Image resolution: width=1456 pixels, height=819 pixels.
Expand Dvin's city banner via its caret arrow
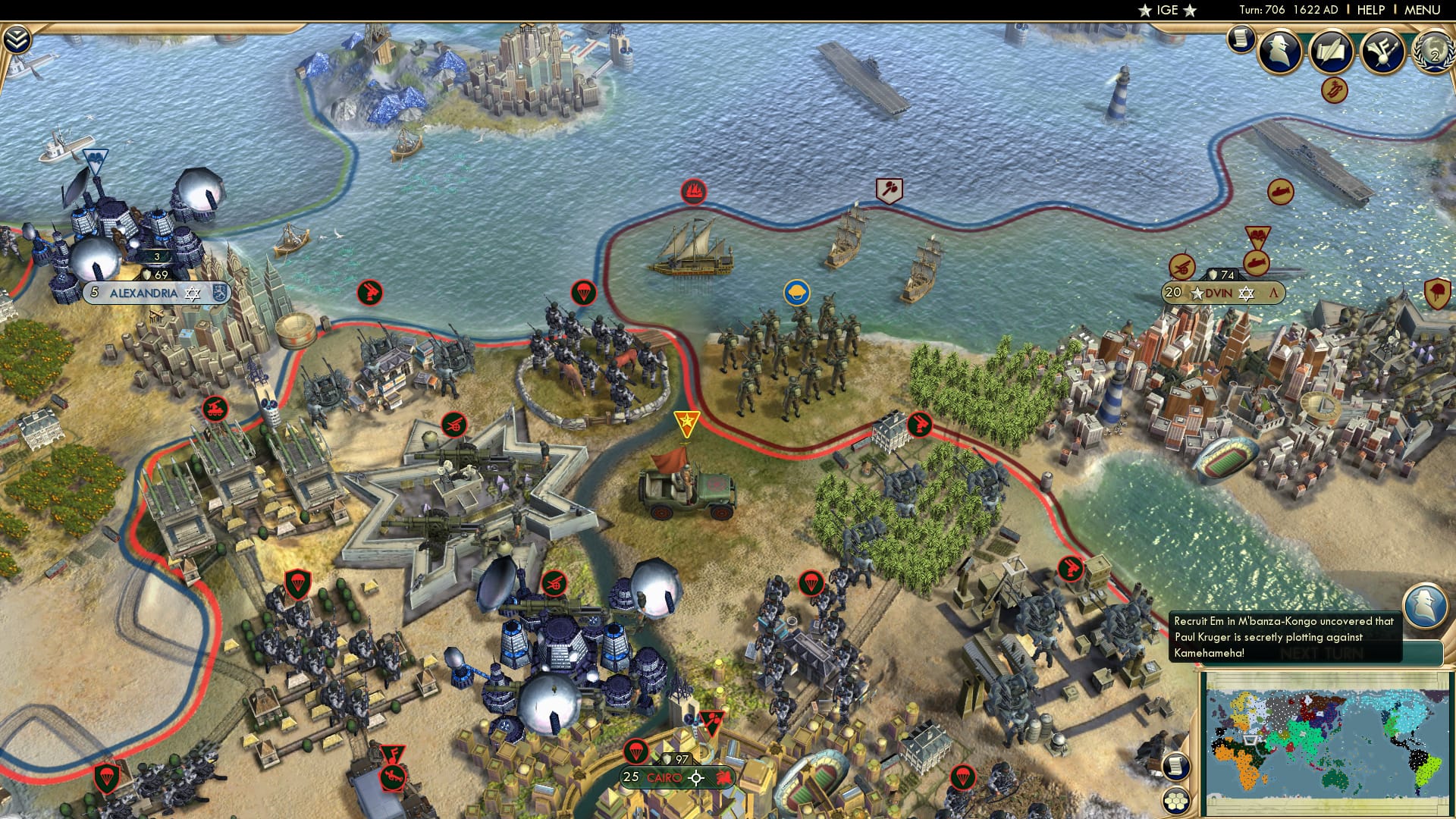click(1272, 291)
